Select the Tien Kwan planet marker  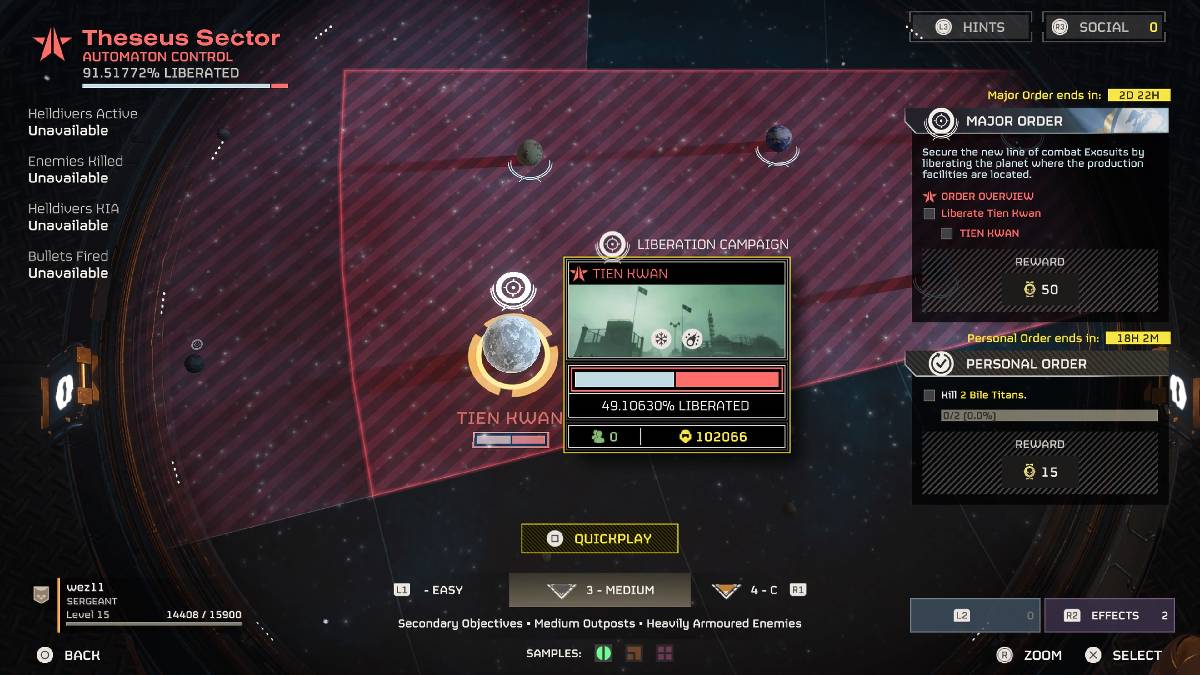tap(512, 346)
